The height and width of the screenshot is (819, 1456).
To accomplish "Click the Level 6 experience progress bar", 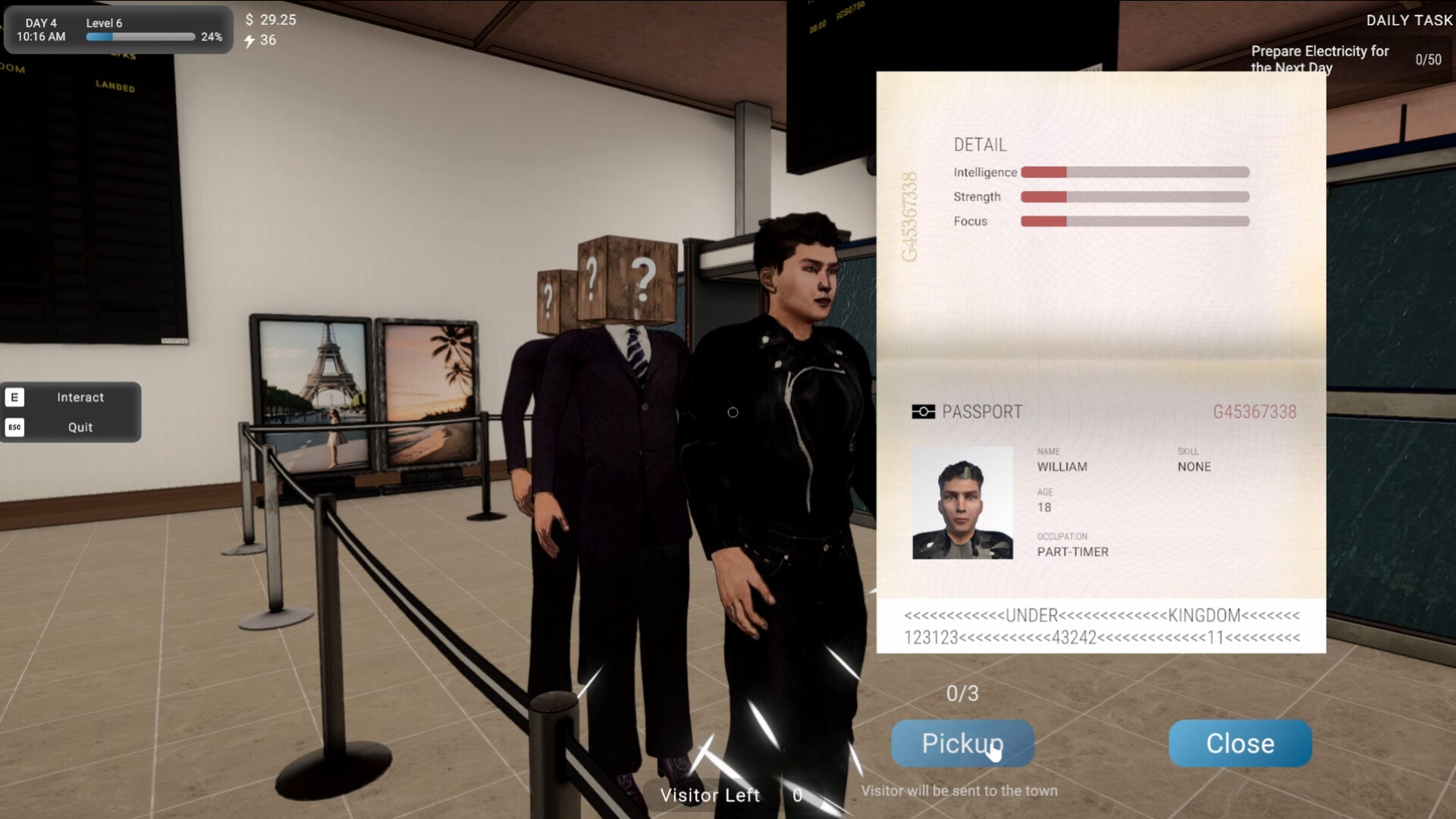I will point(140,36).
